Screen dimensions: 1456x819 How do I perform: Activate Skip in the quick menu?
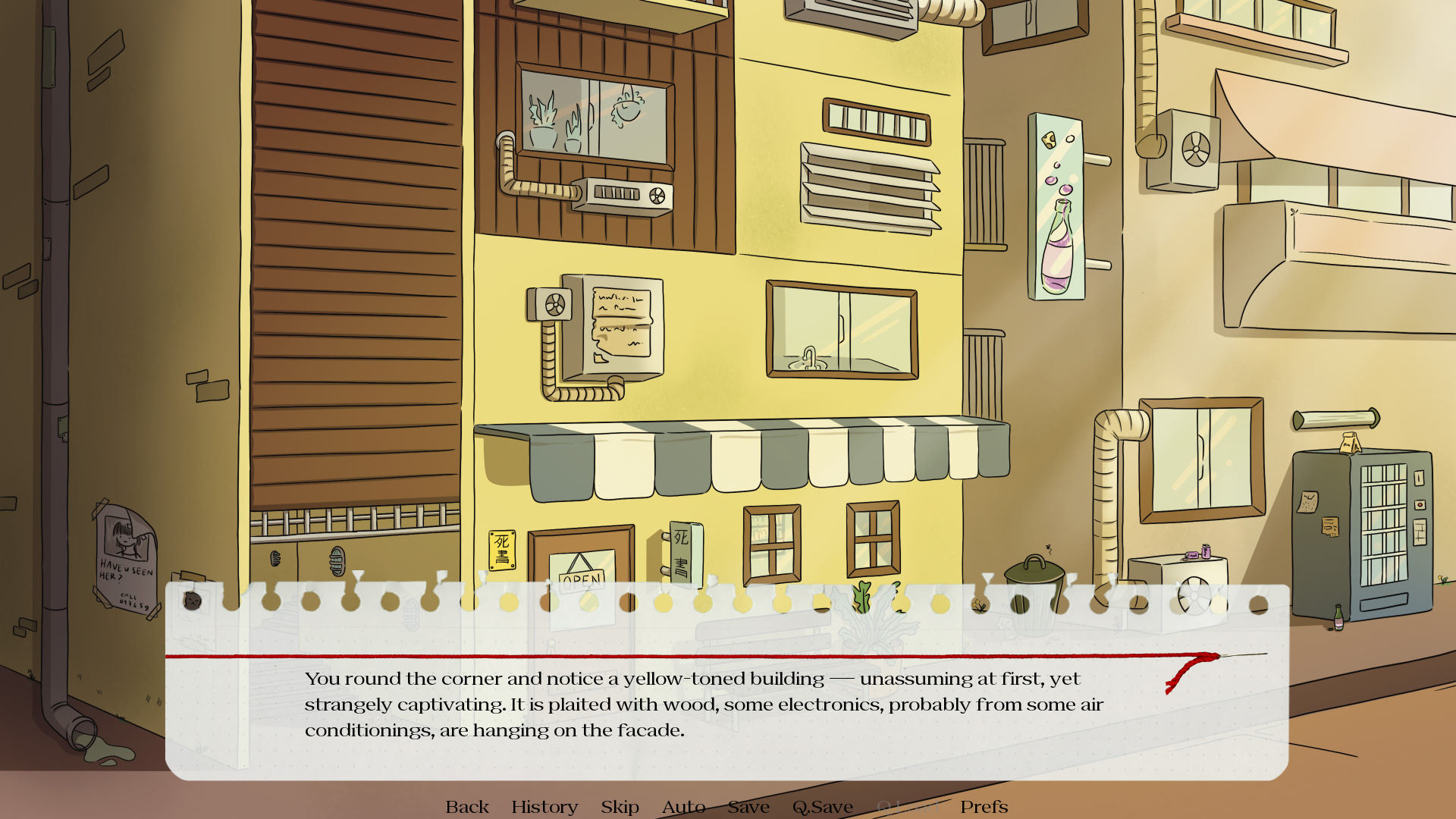point(620,807)
